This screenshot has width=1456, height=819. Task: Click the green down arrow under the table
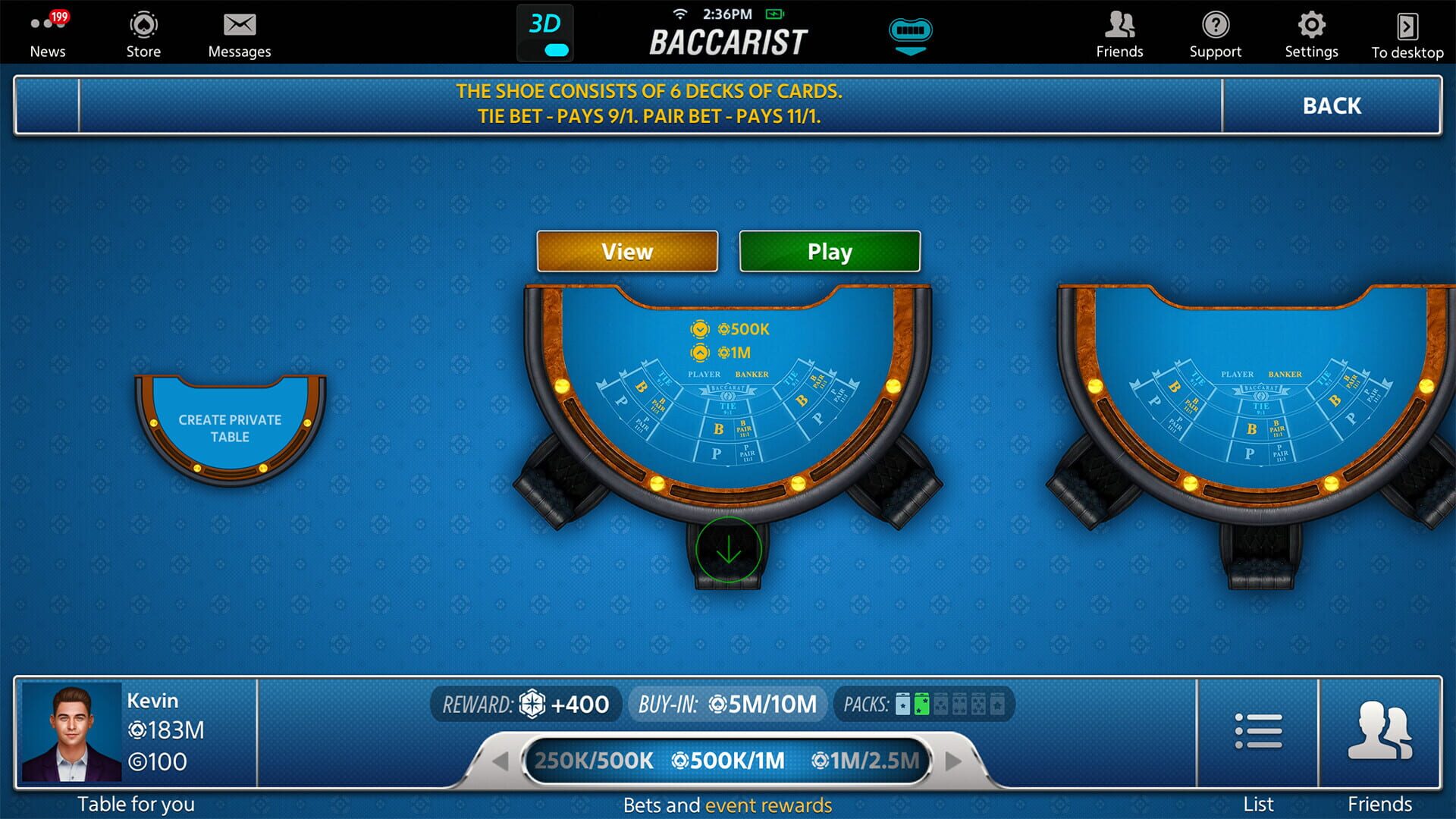[x=726, y=551]
